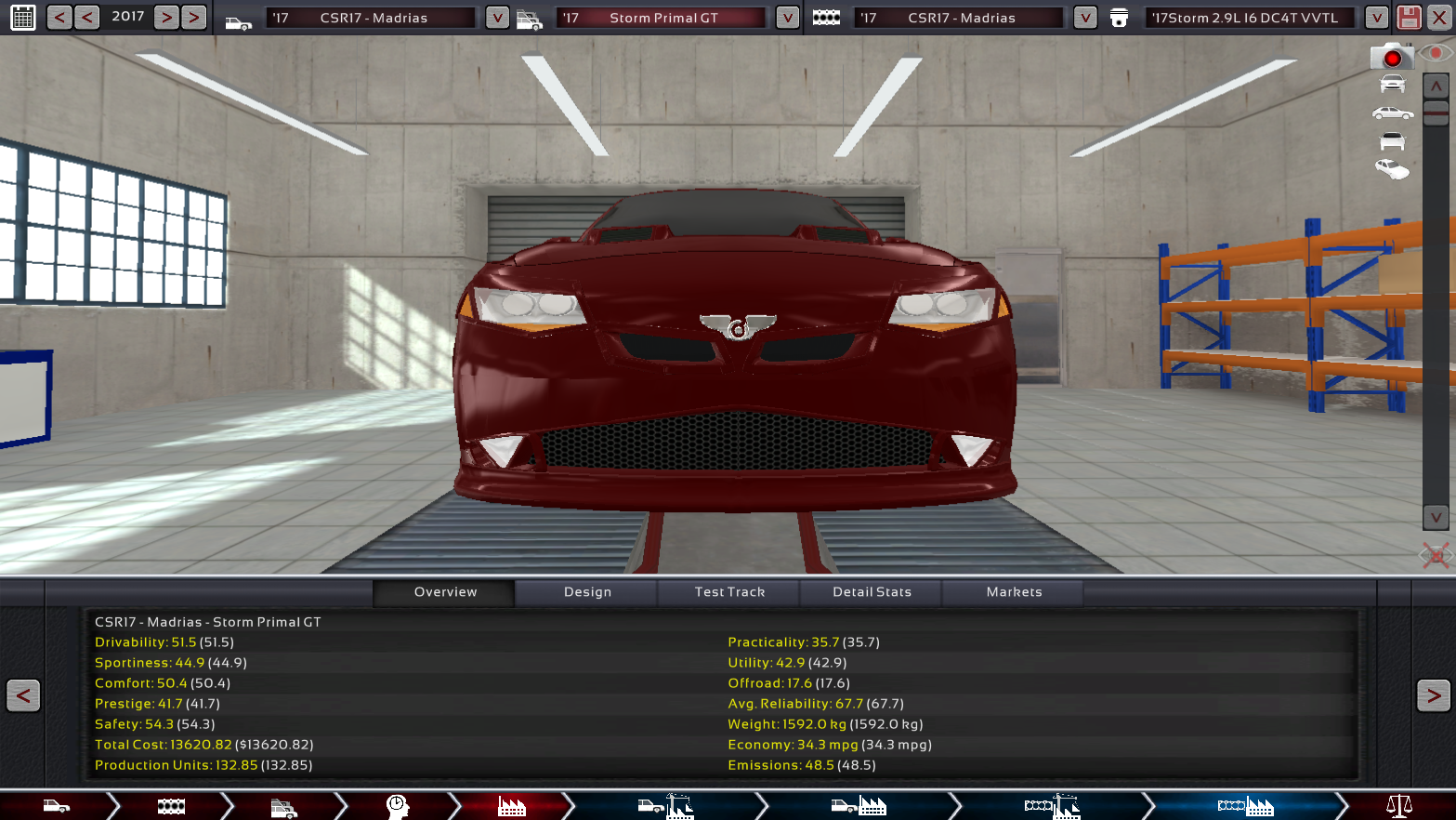Open the Overview tab
The height and width of the screenshot is (820, 1456).
pyautogui.click(x=445, y=592)
